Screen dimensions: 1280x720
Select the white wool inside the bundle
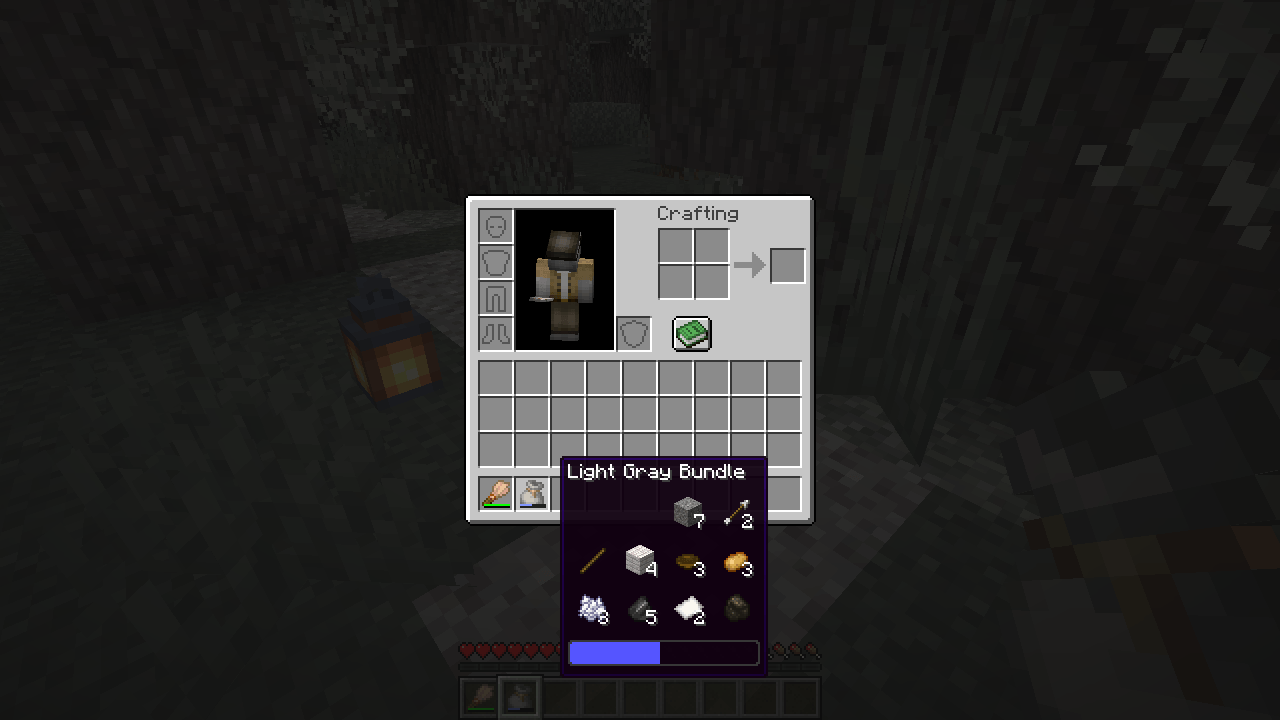(x=639, y=560)
